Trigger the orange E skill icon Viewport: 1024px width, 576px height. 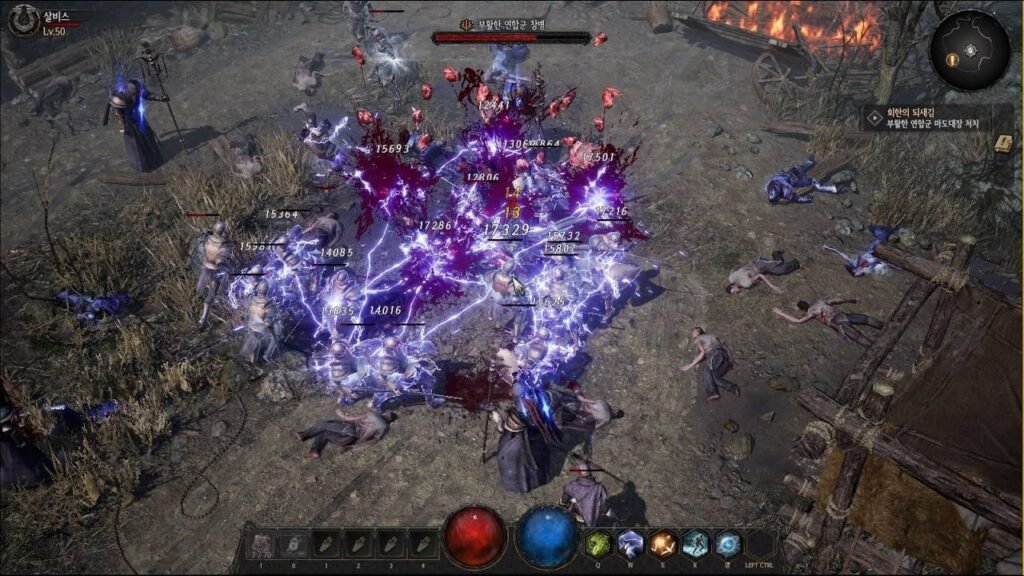click(661, 543)
